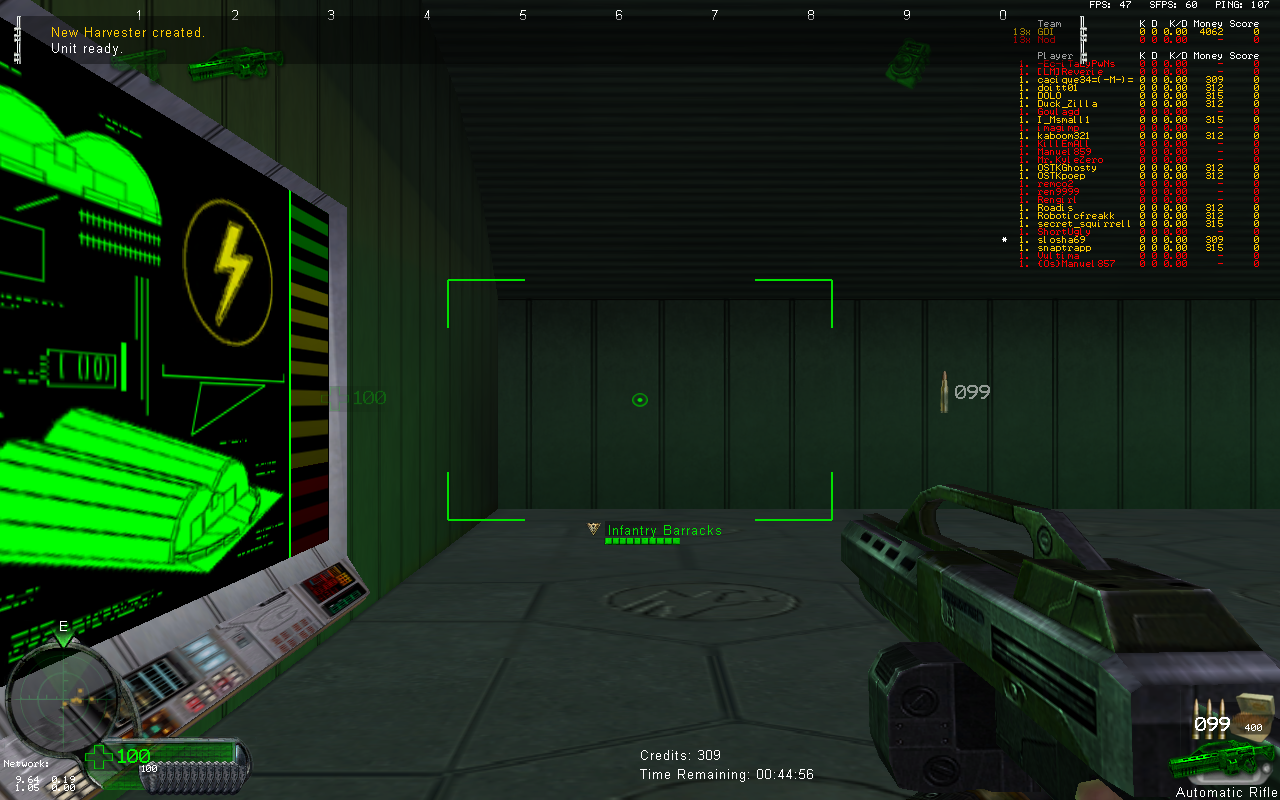
Task: Pick player secret_squirrell in the scoreboard
Action: (x=1083, y=224)
